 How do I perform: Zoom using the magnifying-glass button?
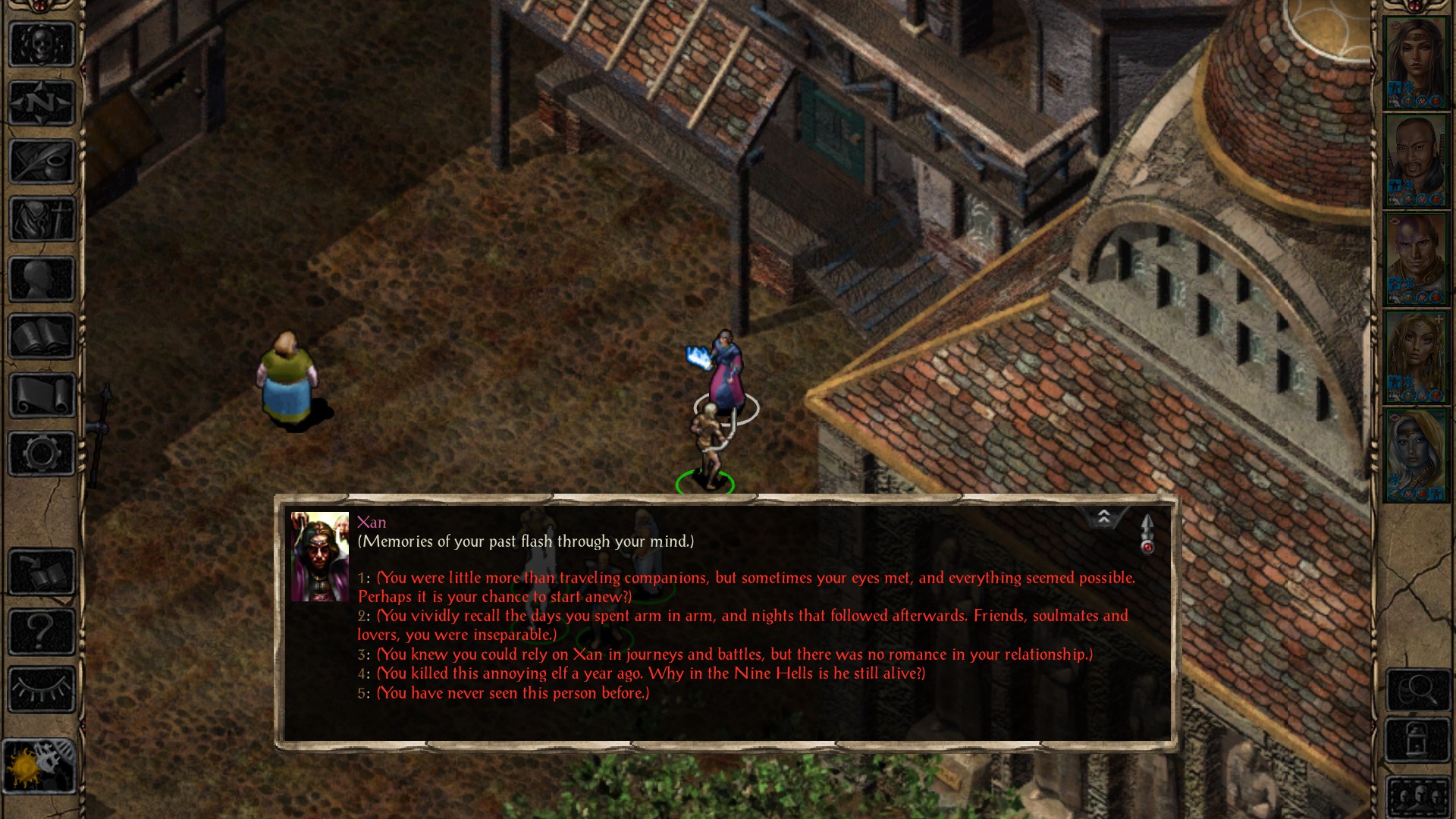point(1417,689)
